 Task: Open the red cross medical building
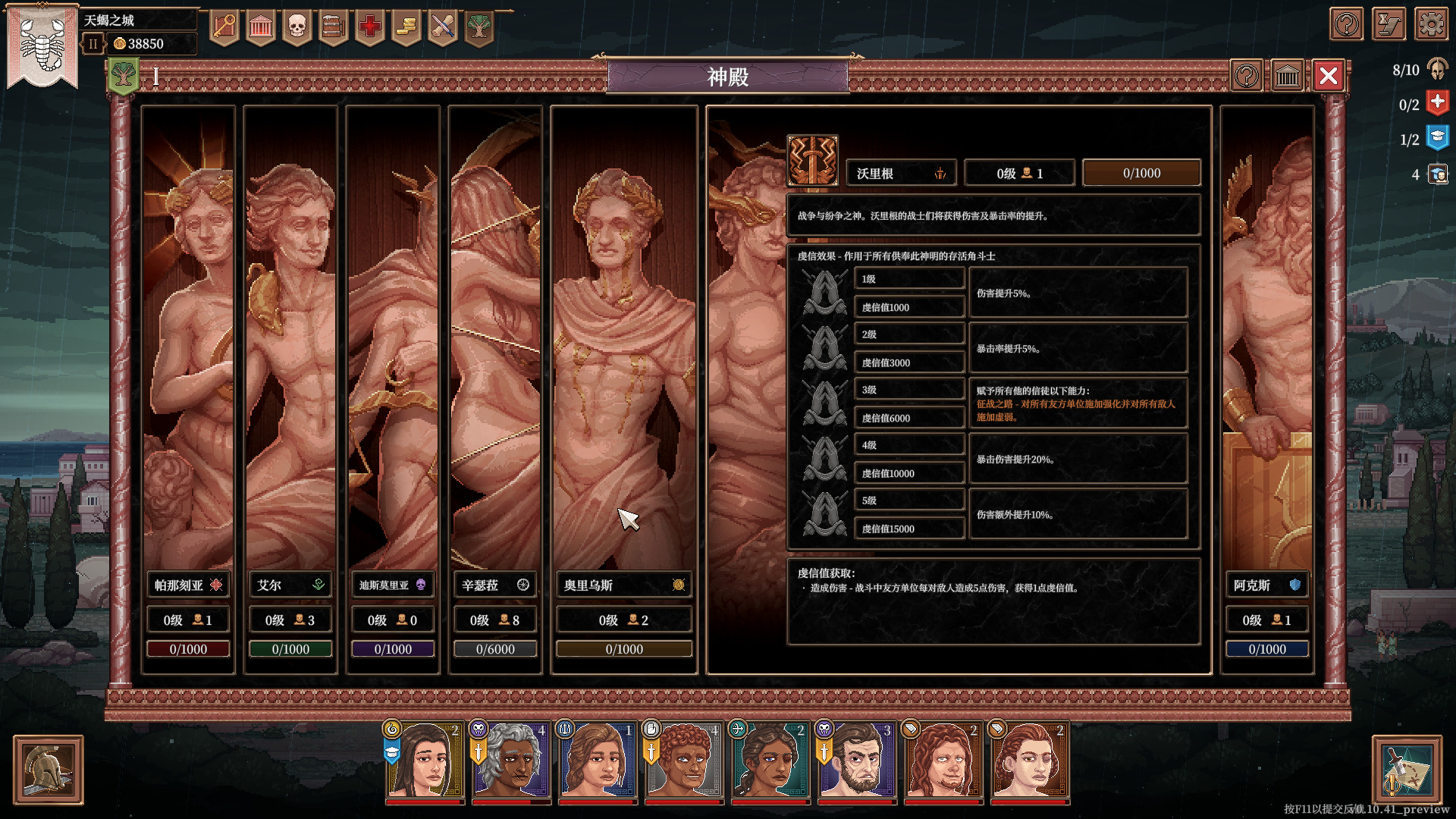pyautogui.click(x=370, y=27)
